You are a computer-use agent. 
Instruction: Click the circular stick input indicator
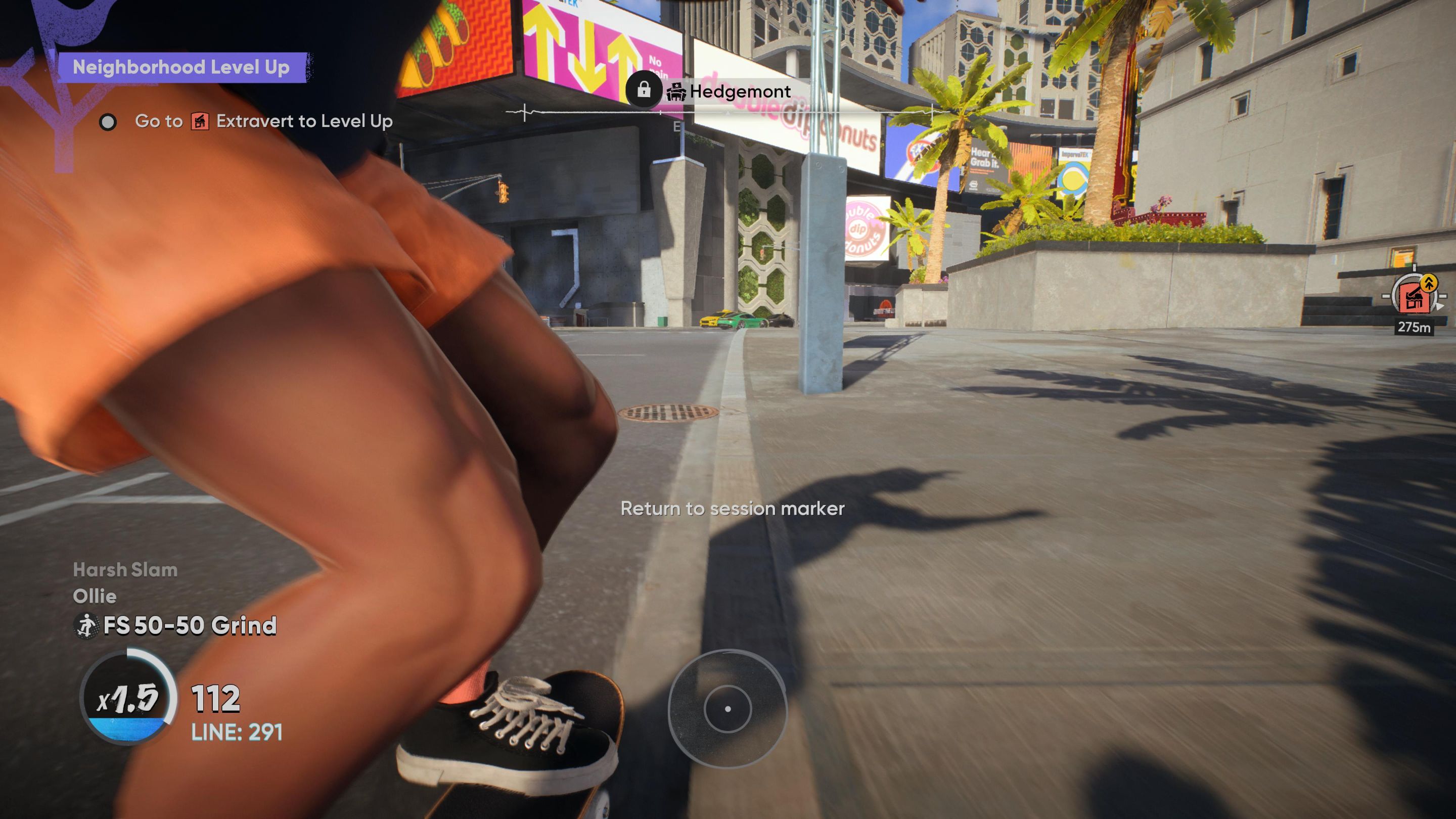[x=727, y=708]
